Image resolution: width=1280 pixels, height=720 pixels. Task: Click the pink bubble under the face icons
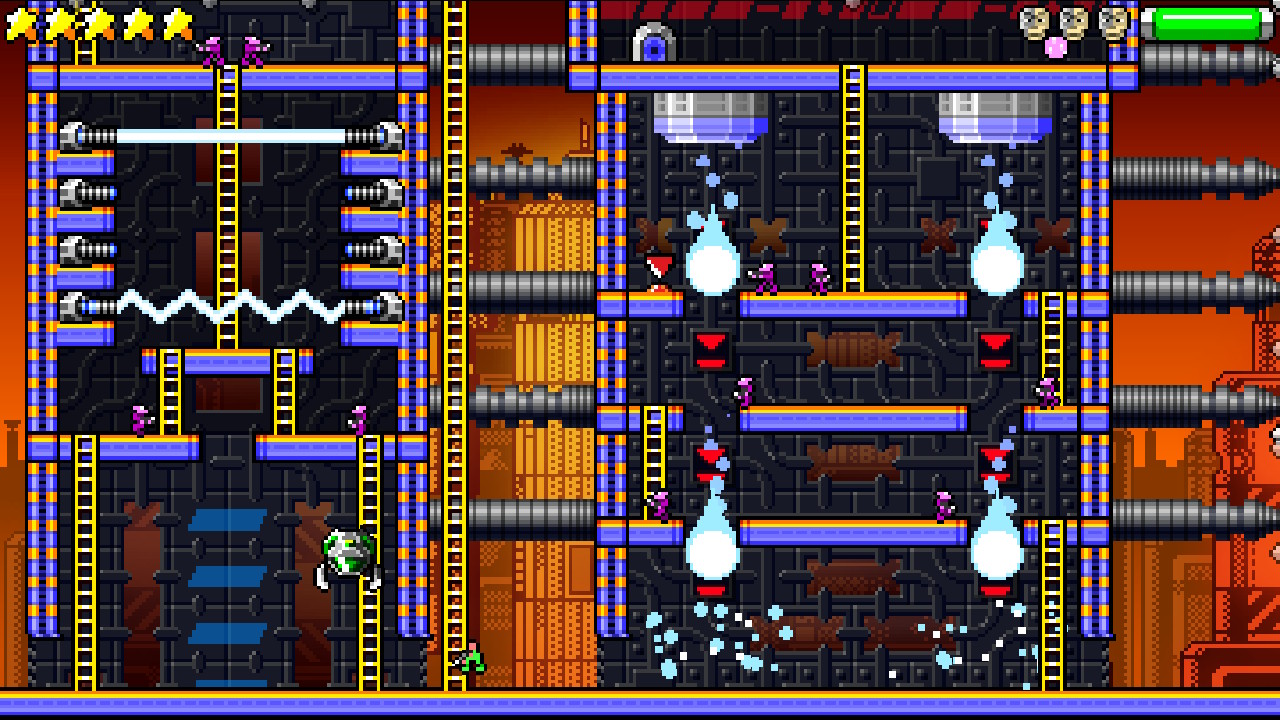[1055, 47]
